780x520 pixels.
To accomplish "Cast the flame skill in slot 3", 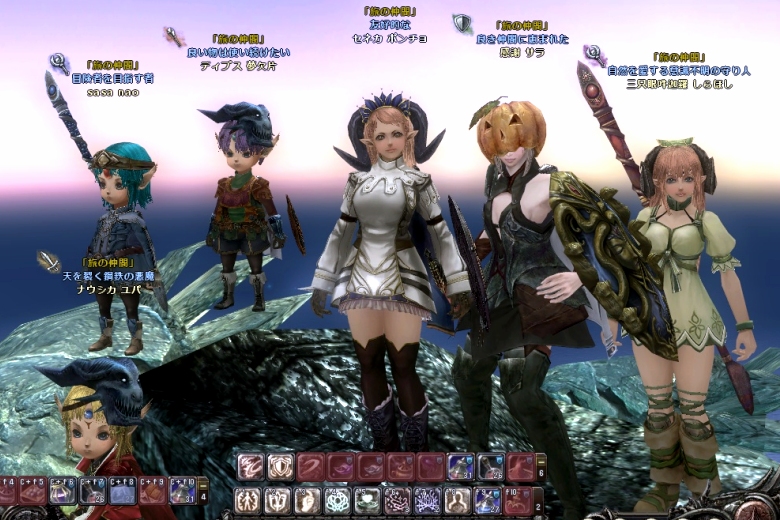I will tap(309, 500).
